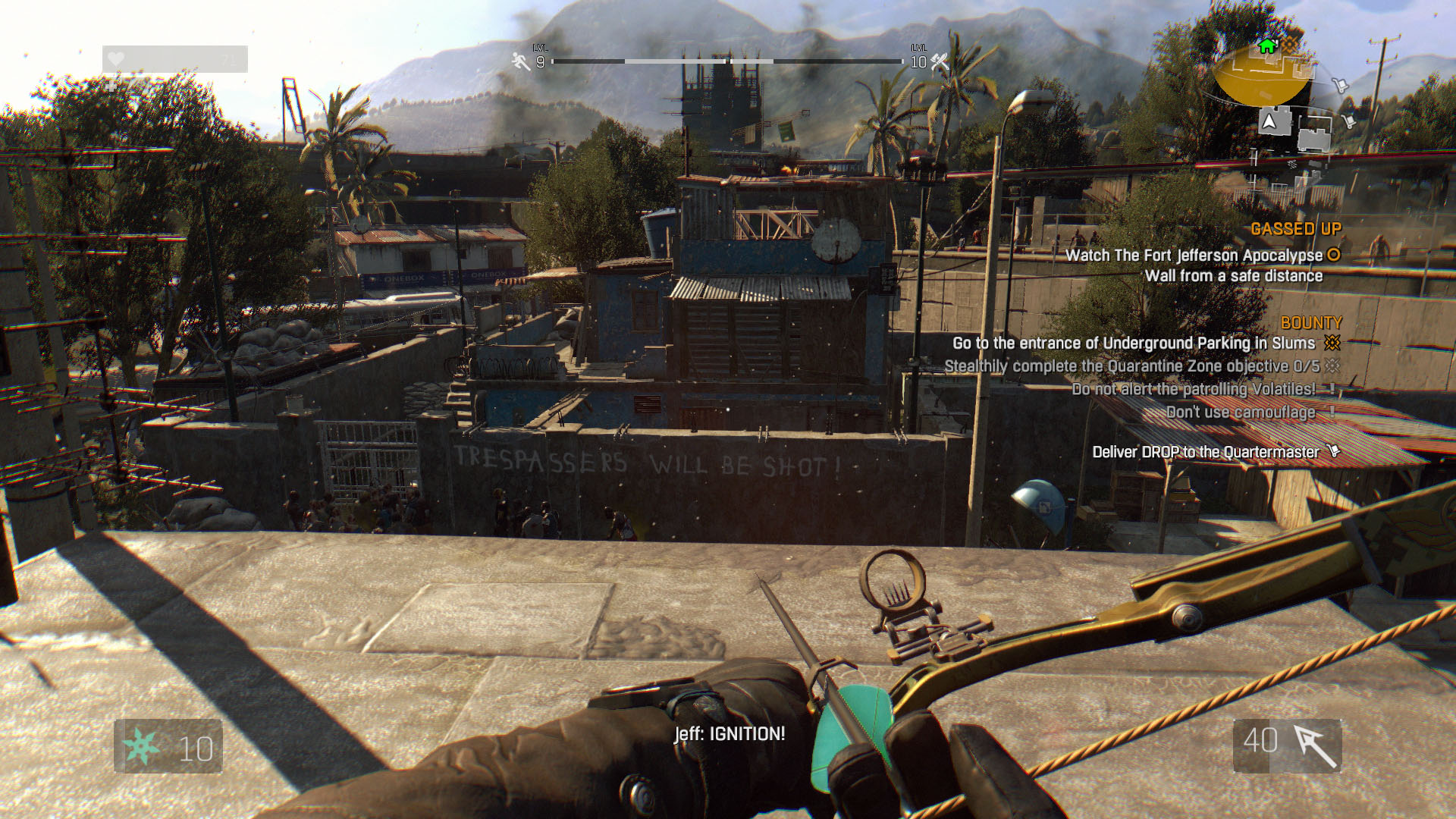Viewport: 1456px width, 819px height.
Task: Select the Underground Parking entrance objective
Action: (x=1134, y=344)
